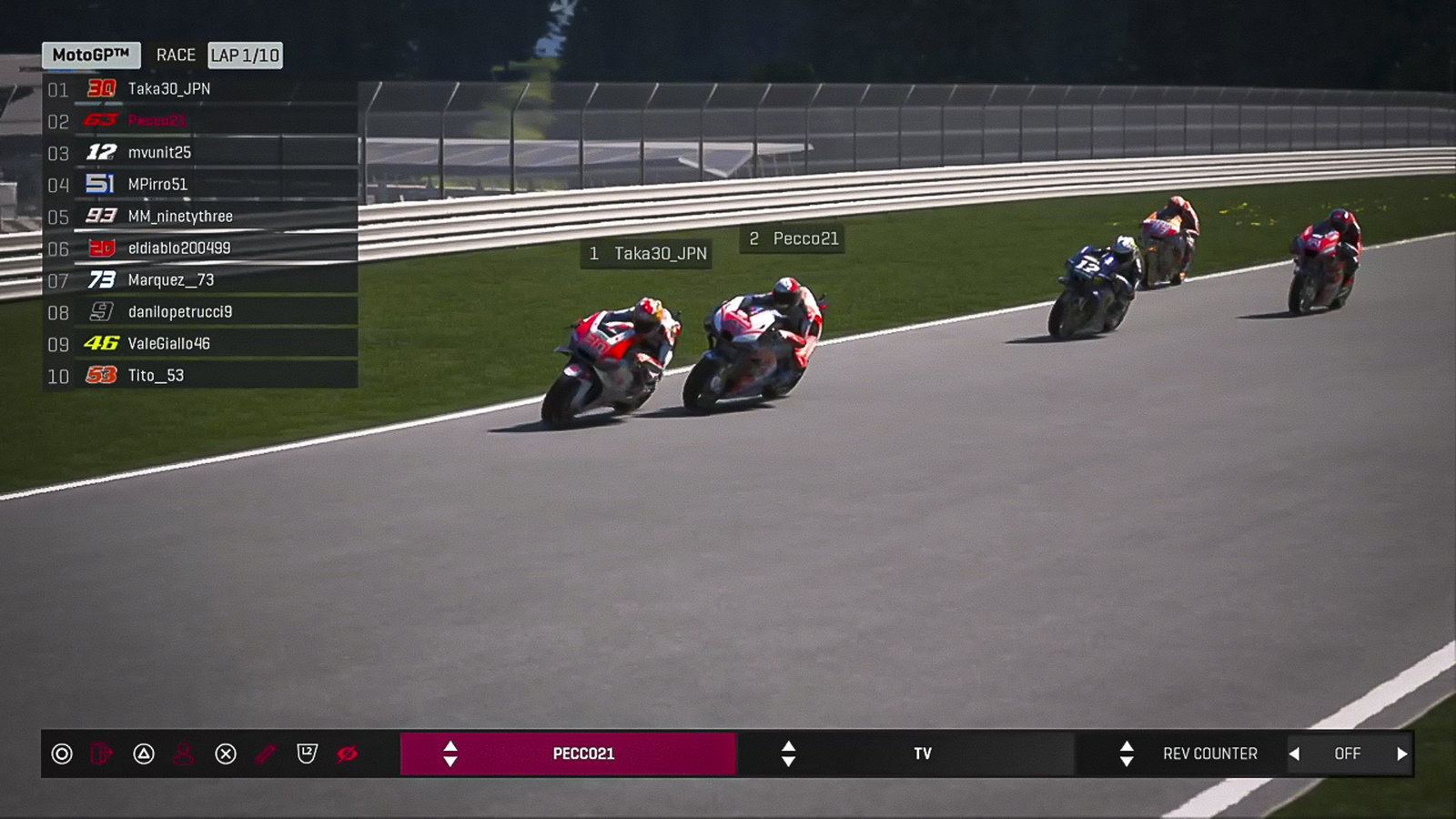Select the exit session icon
This screenshot has width=1456, height=819.
tap(102, 753)
